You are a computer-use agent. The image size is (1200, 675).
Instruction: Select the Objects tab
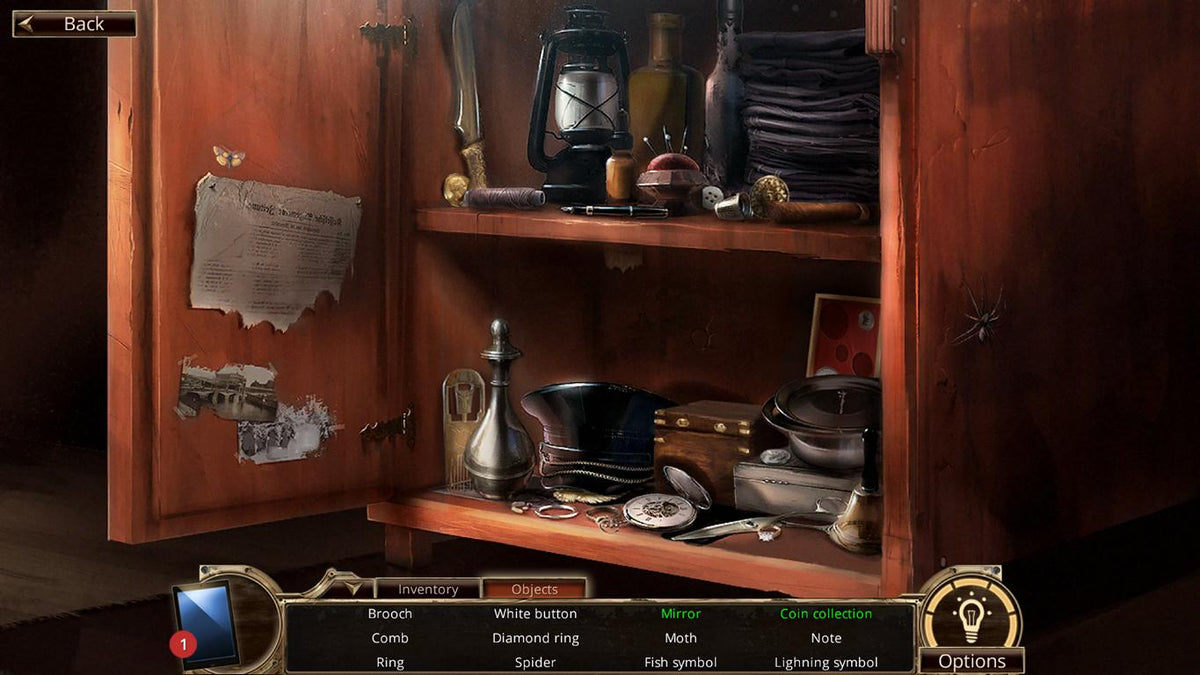(534, 589)
